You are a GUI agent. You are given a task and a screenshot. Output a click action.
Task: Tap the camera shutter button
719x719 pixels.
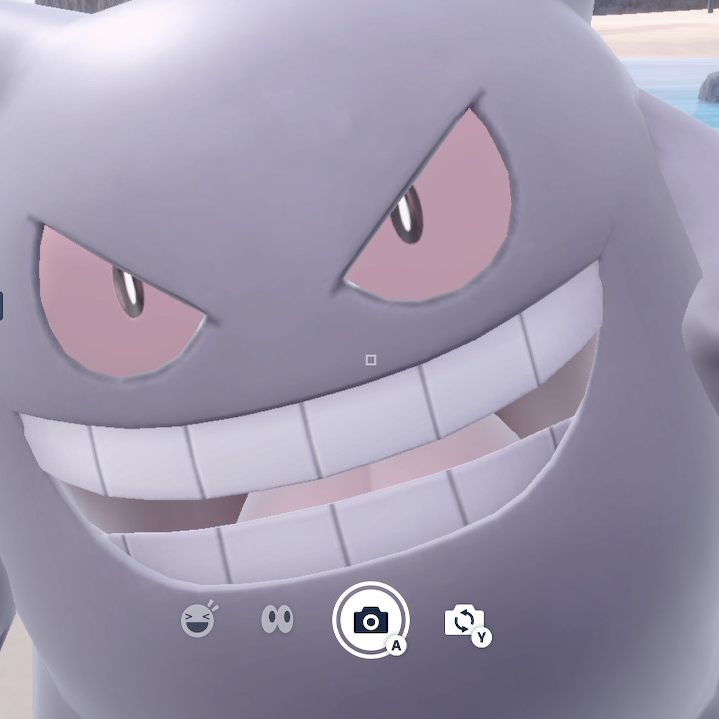click(370, 620)
